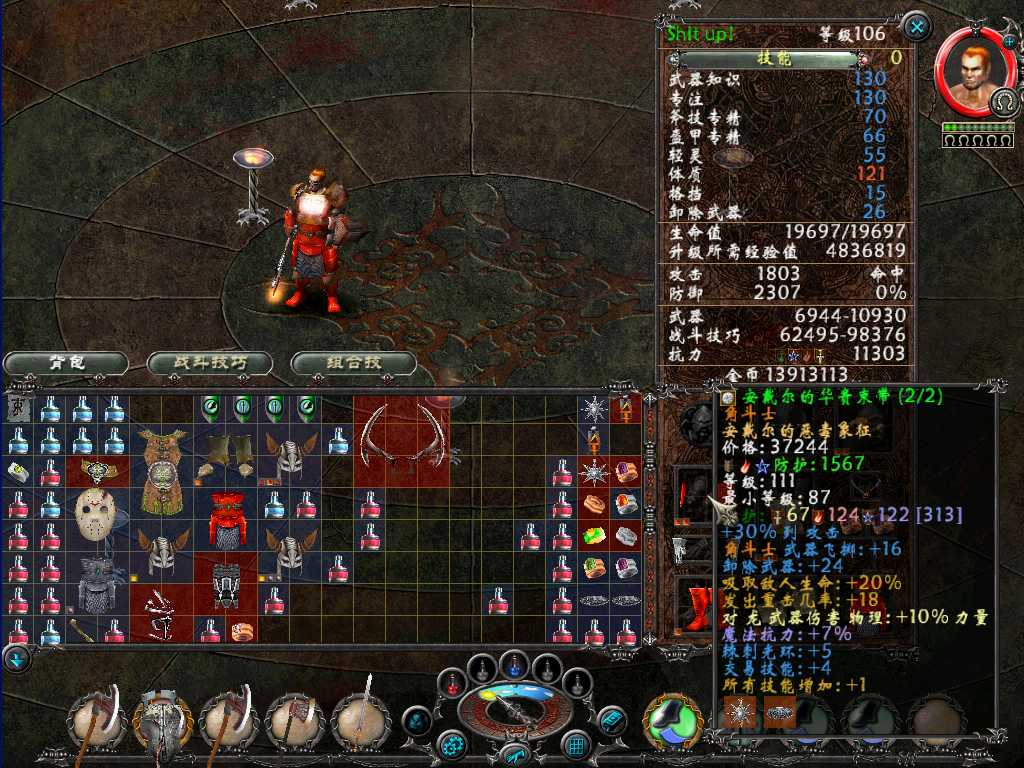The image size is (1024, 768).
Task: Switch to the 战斗技巧 tab
Action: pyautogui.click(x=210, y=363)
